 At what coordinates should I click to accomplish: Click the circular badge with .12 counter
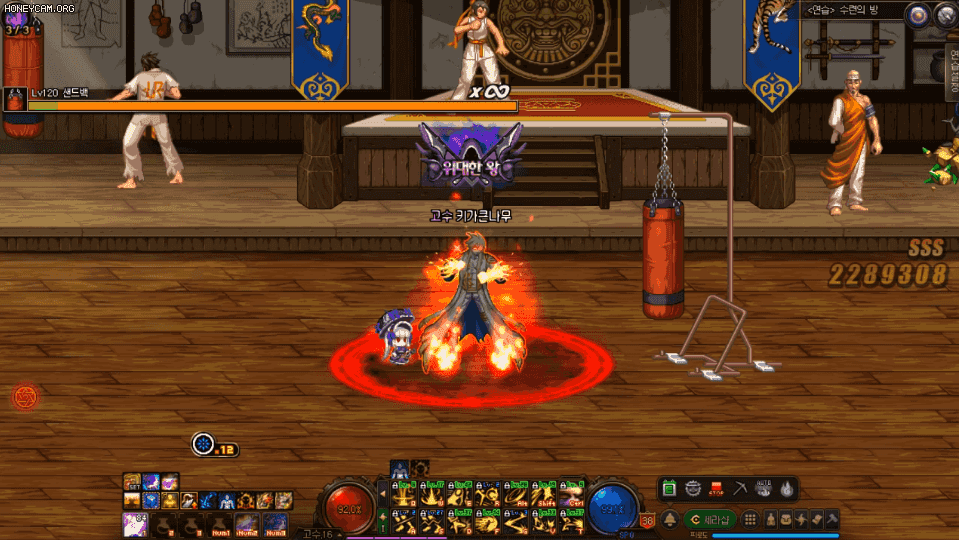[204, 443]
